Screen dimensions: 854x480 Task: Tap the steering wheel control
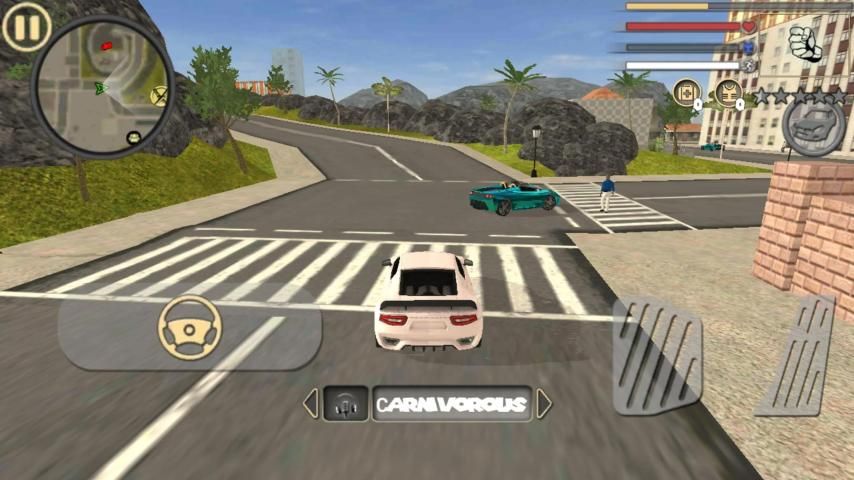tap(190, 327)
